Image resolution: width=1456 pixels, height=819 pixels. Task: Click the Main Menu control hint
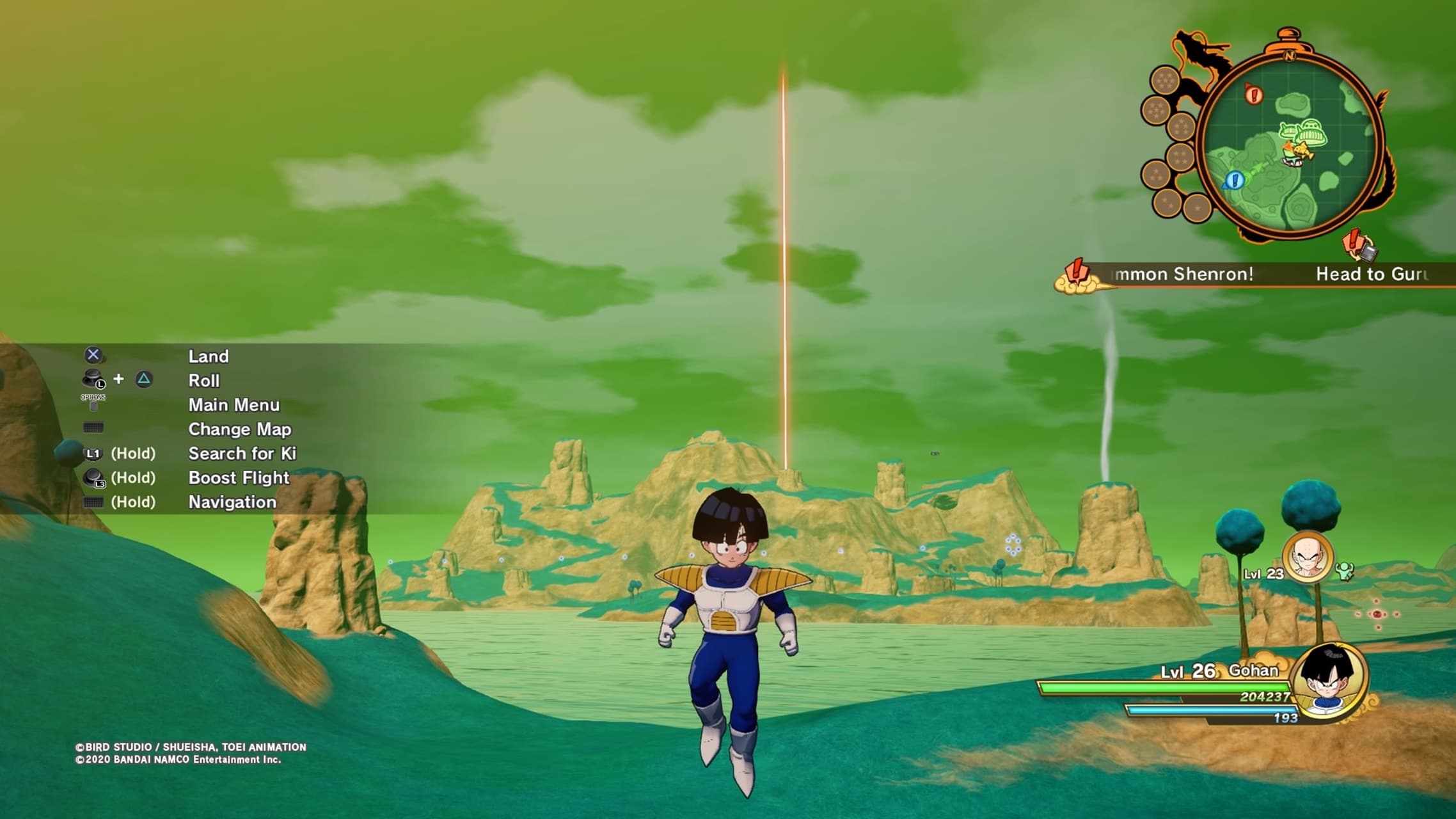pos(233,405)
